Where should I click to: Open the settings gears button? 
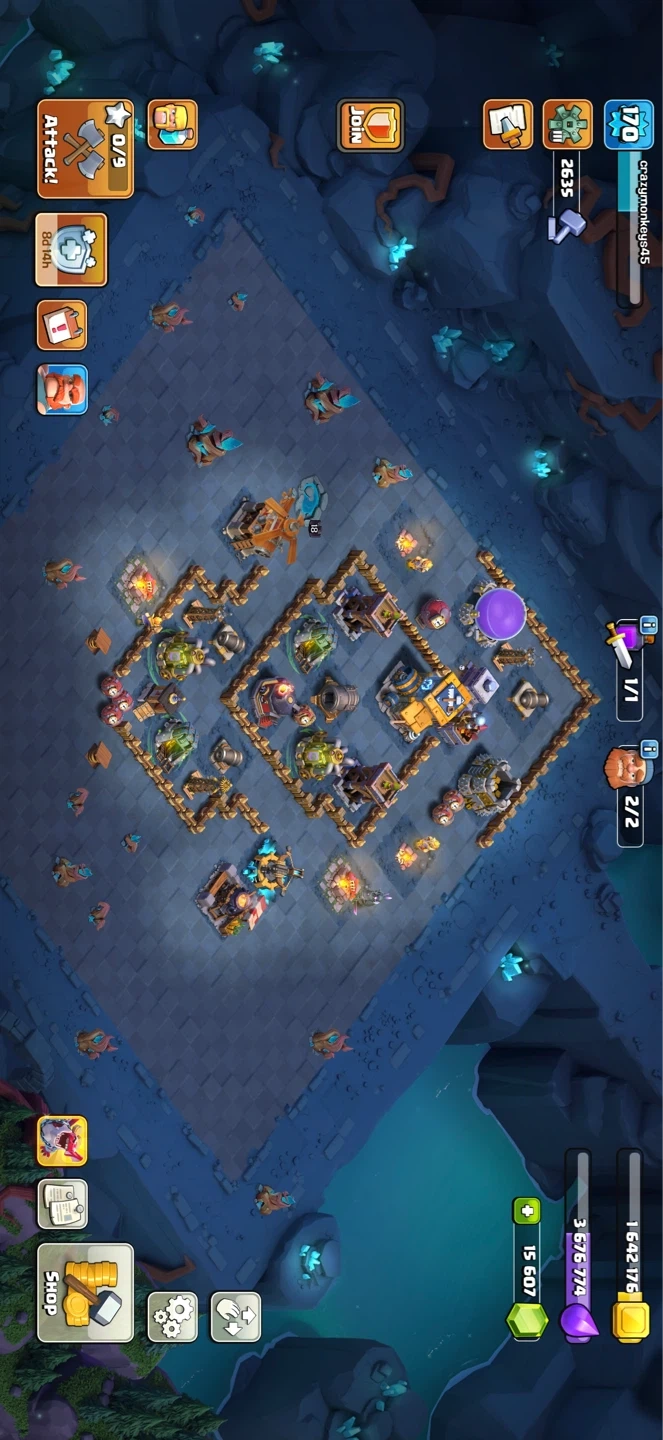(x=173, y=1316)
